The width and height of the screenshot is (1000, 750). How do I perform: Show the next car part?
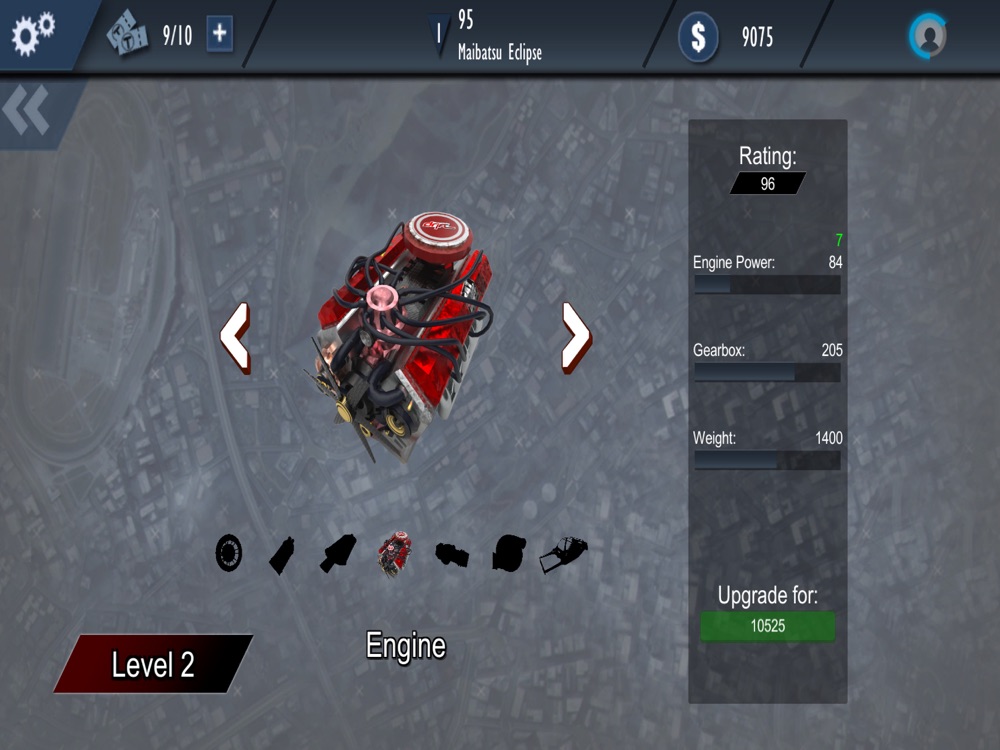point(576,338)
